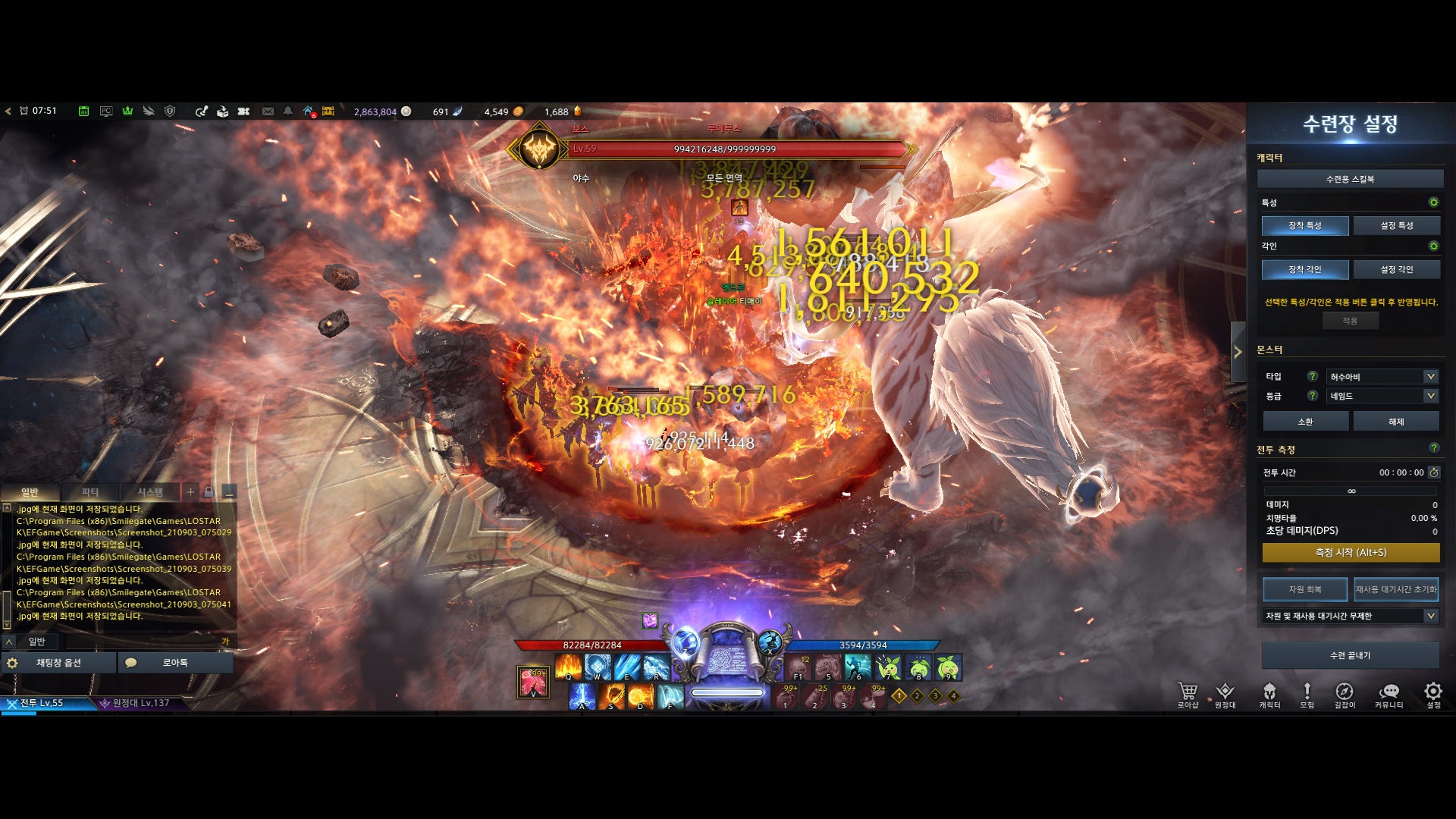The image size is (1456, 819).
Task: Choose the 설정 각인 option
Action: click(1396, 269)
